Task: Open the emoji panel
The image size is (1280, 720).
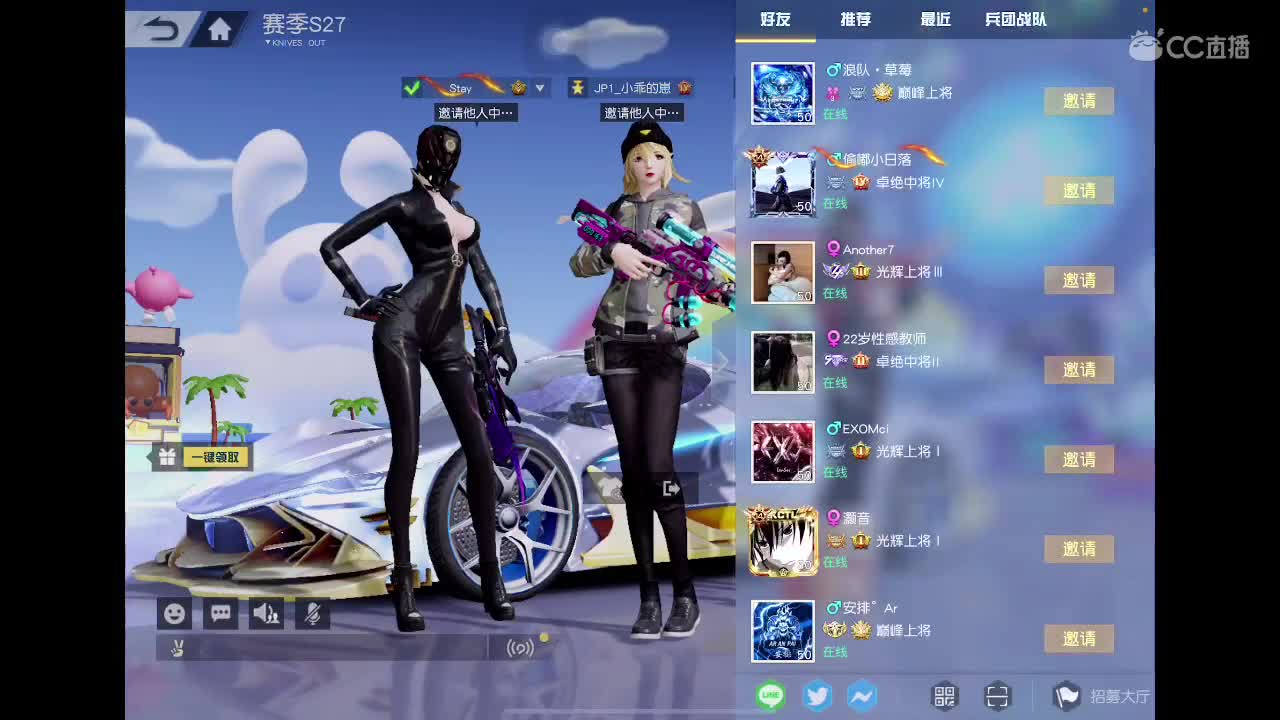Action: coord(173,613)
